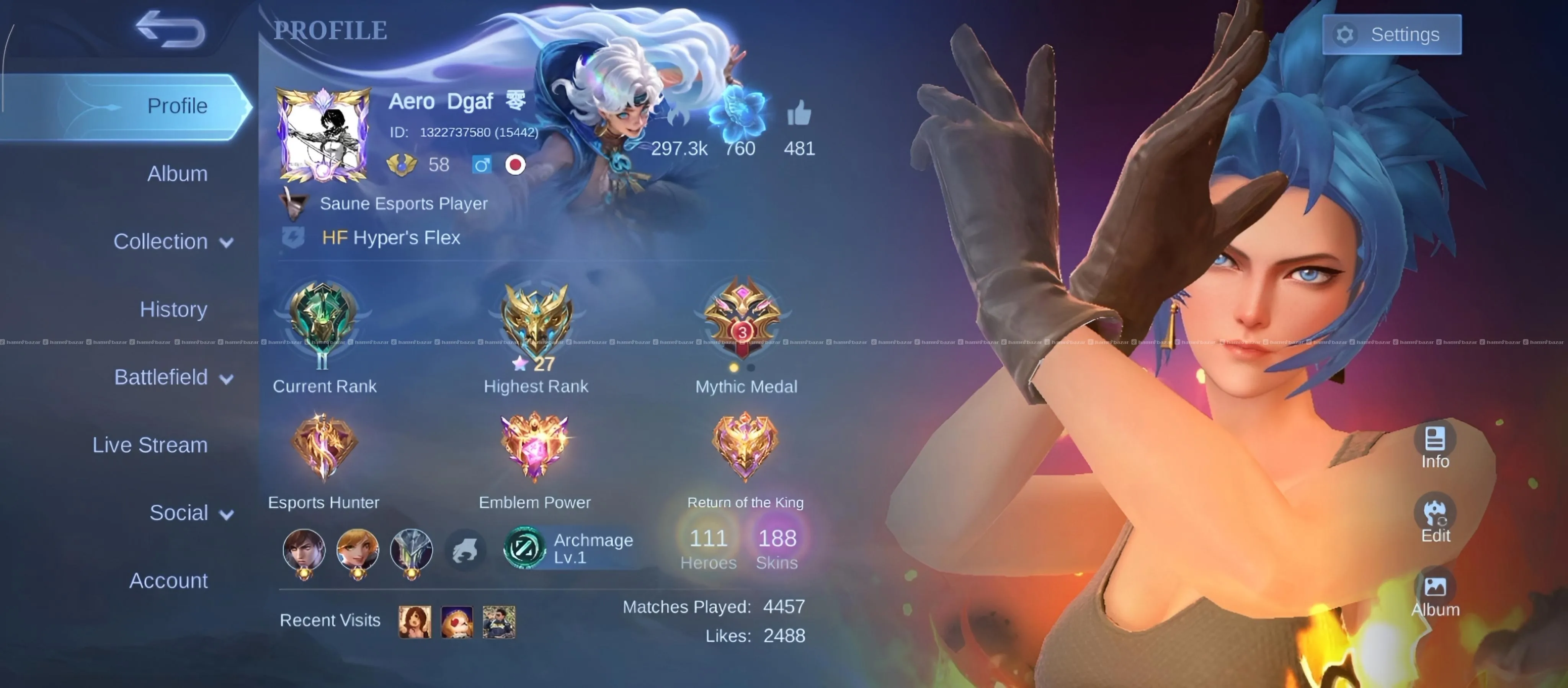Open the Settings button
Viewport: 1568px width, 688px height.
pos(1392,35)
